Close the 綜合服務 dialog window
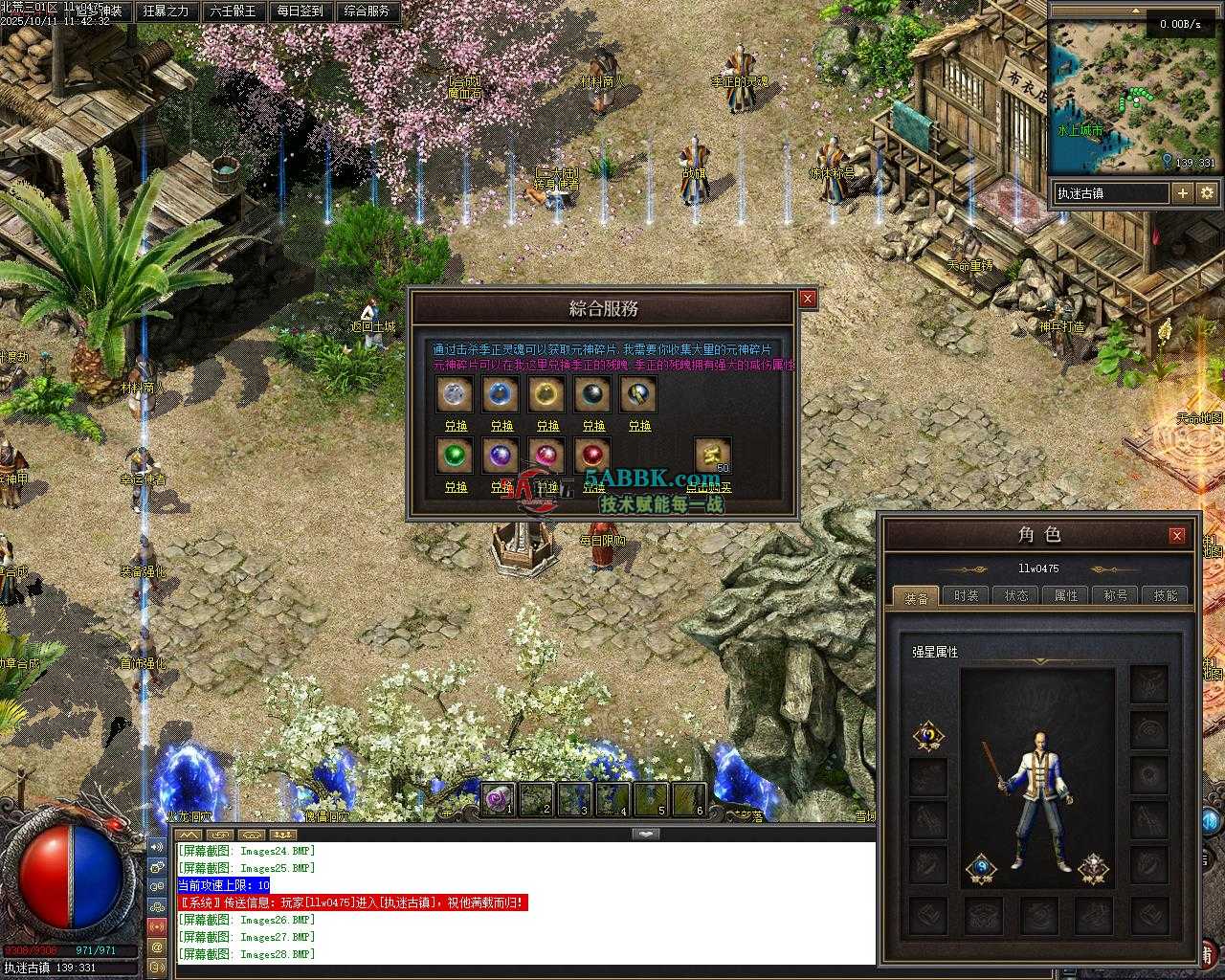 (x=808, y=299)
